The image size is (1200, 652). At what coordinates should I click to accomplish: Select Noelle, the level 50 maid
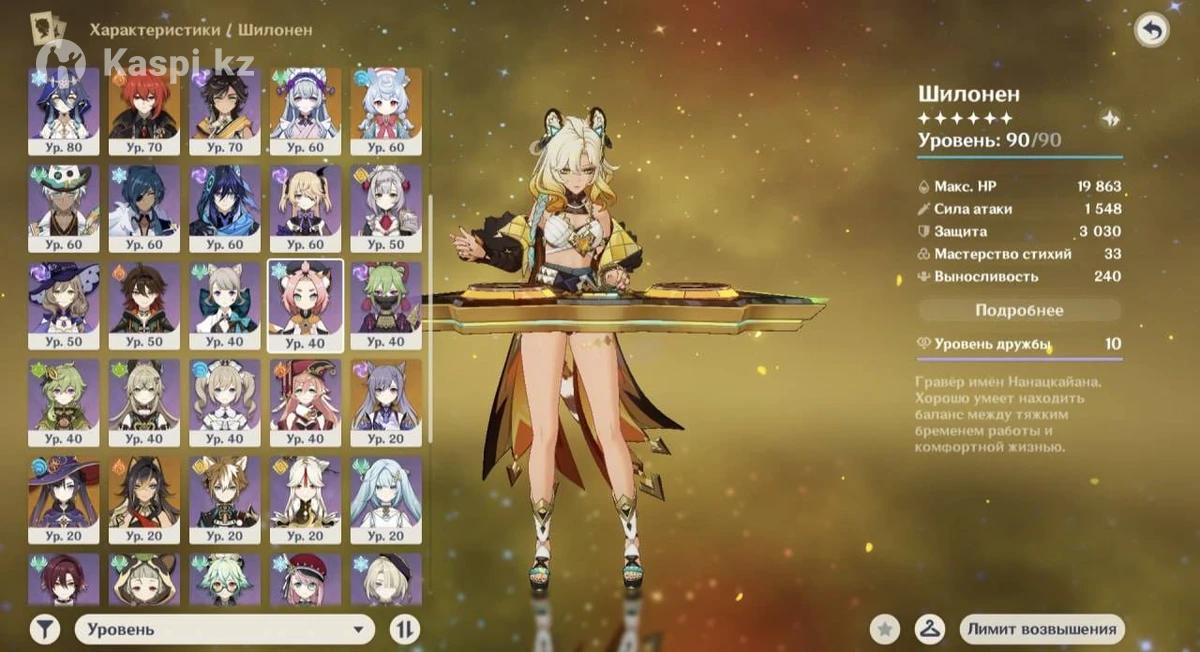point(386,208)
